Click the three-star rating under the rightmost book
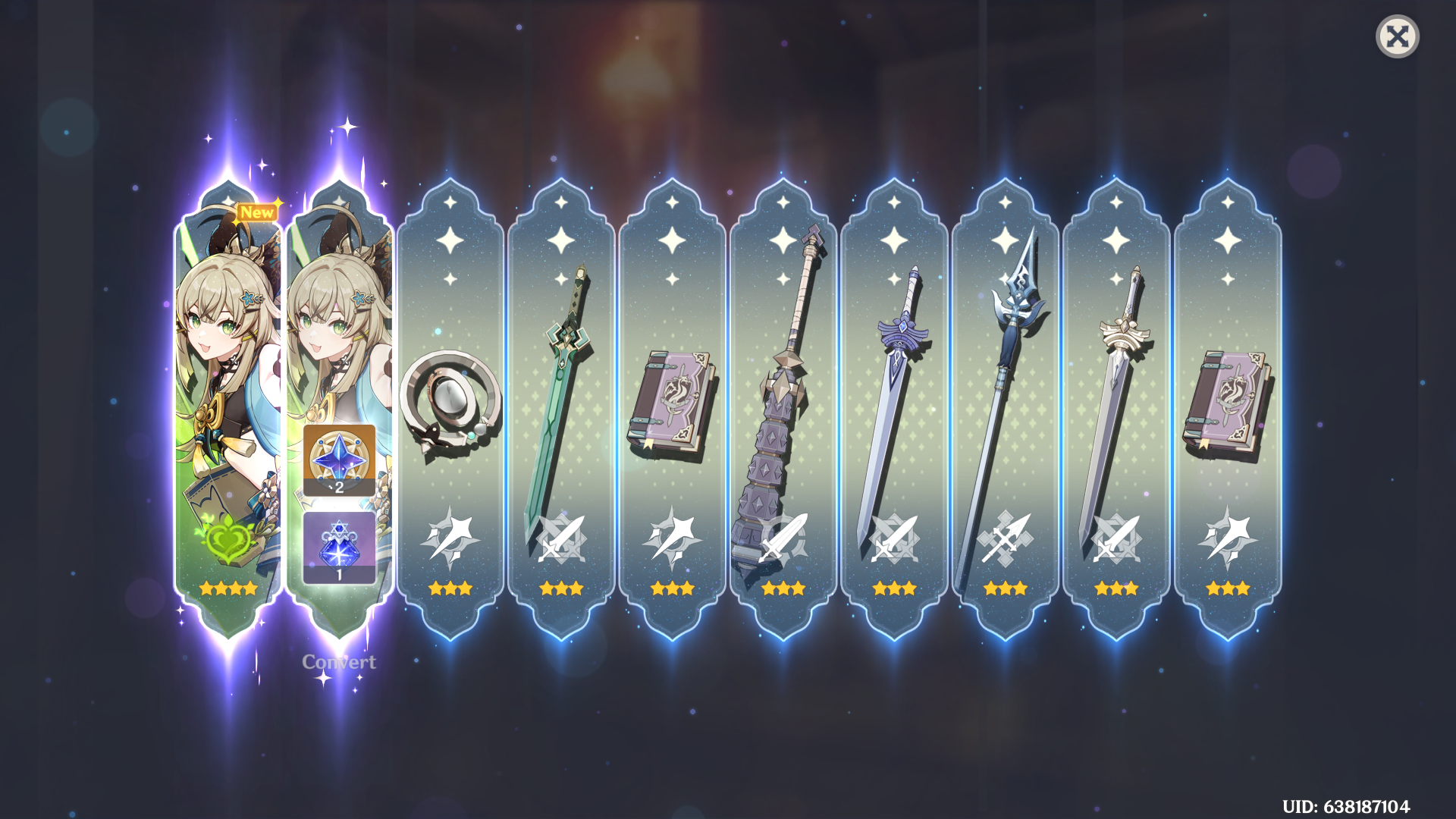Viewport: 1456px width, 819px height. (1228, 587)
